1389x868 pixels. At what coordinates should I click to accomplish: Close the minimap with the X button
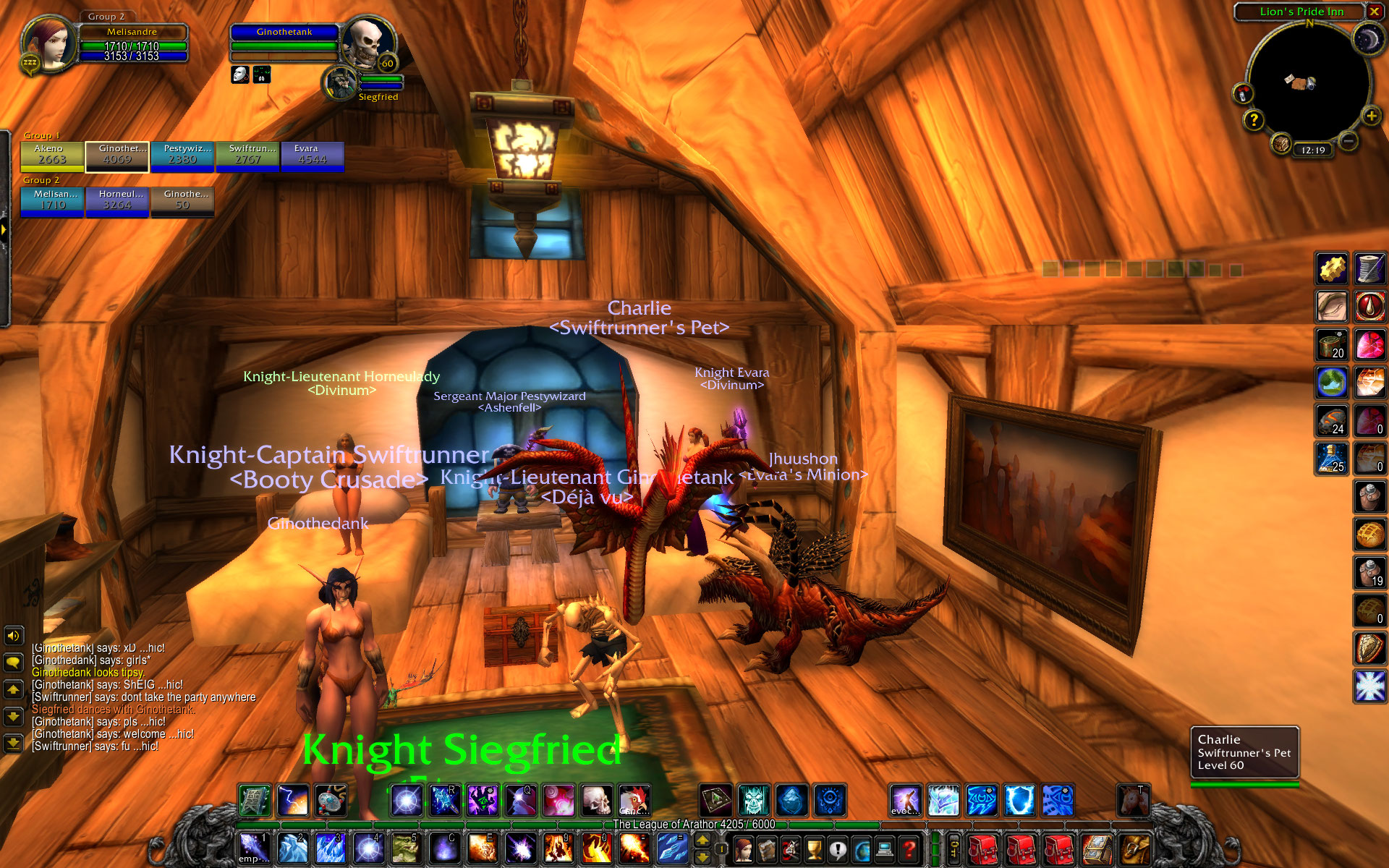tap(1374, 12)
